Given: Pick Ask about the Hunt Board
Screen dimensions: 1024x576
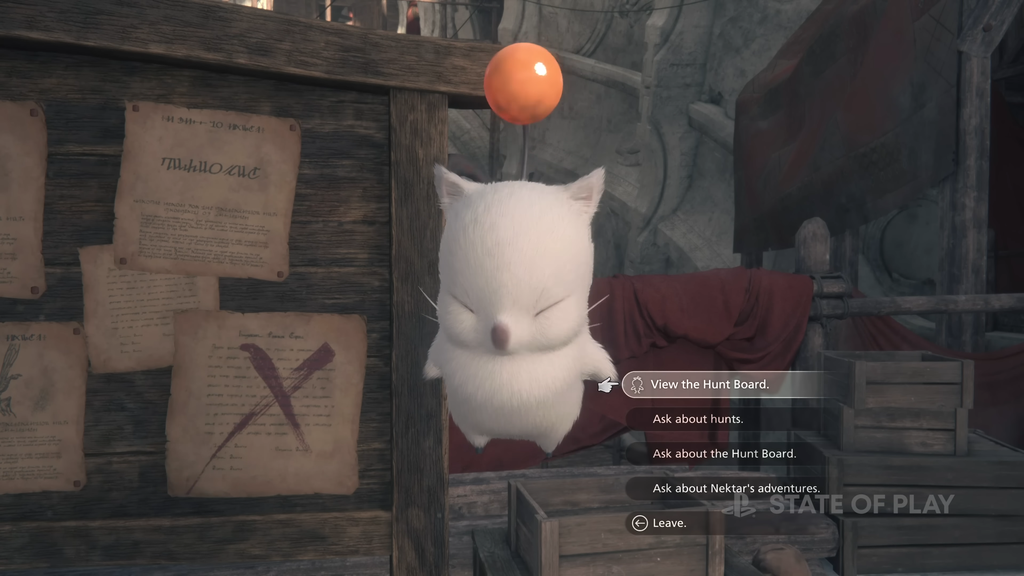Looking at the screenshot, I should coord(724,453).
